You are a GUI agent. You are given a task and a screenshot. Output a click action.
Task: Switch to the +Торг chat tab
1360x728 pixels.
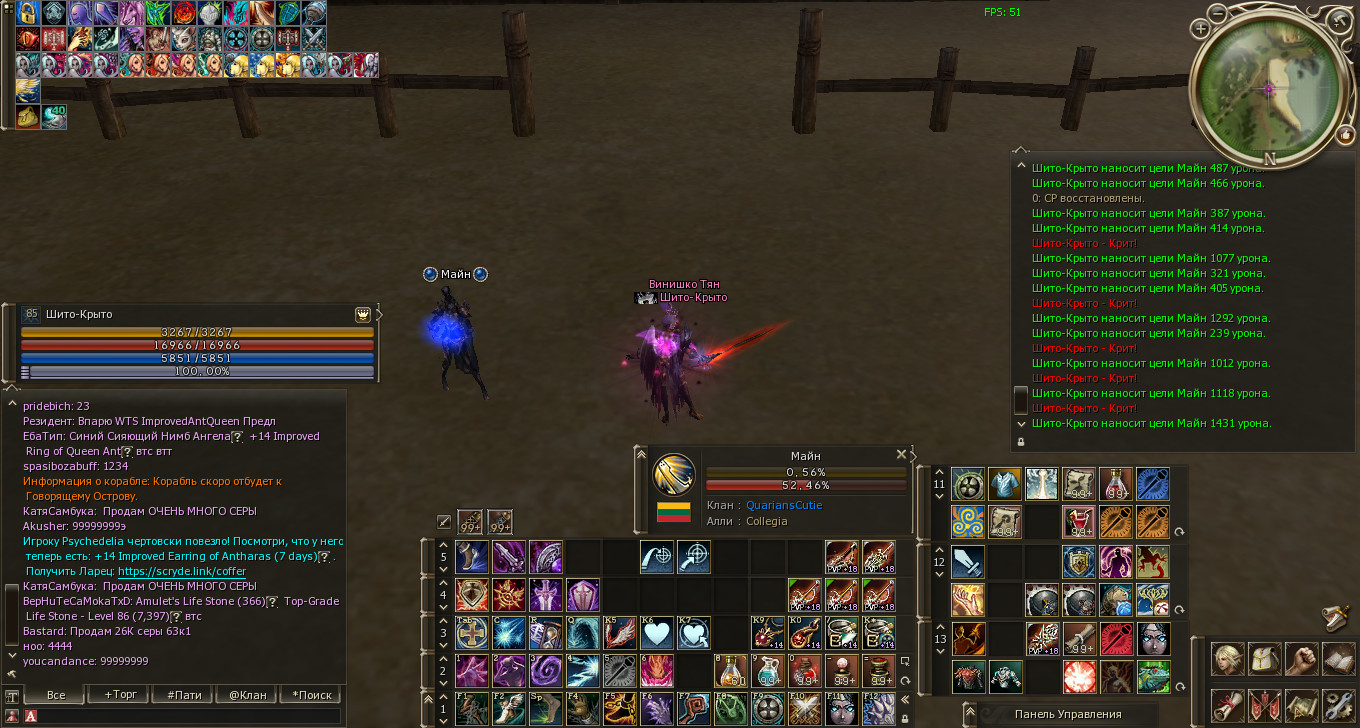115,694
